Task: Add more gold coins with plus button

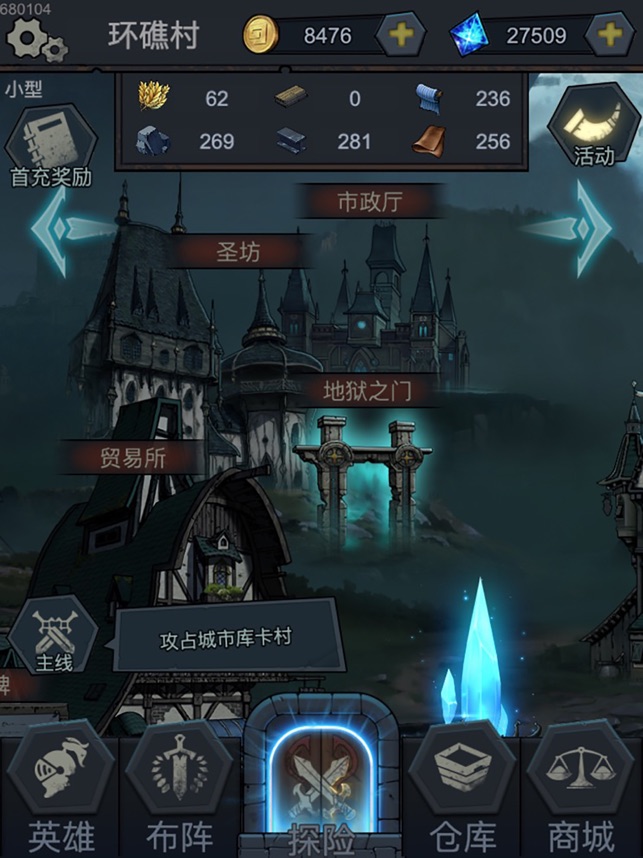Action: point(400,35)
